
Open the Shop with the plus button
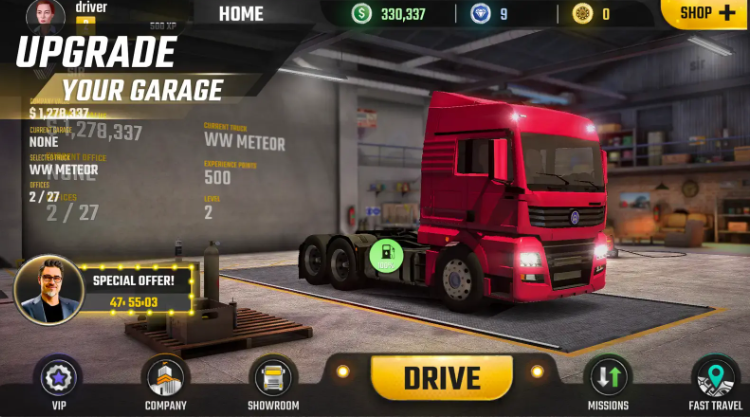pos(706,13)
